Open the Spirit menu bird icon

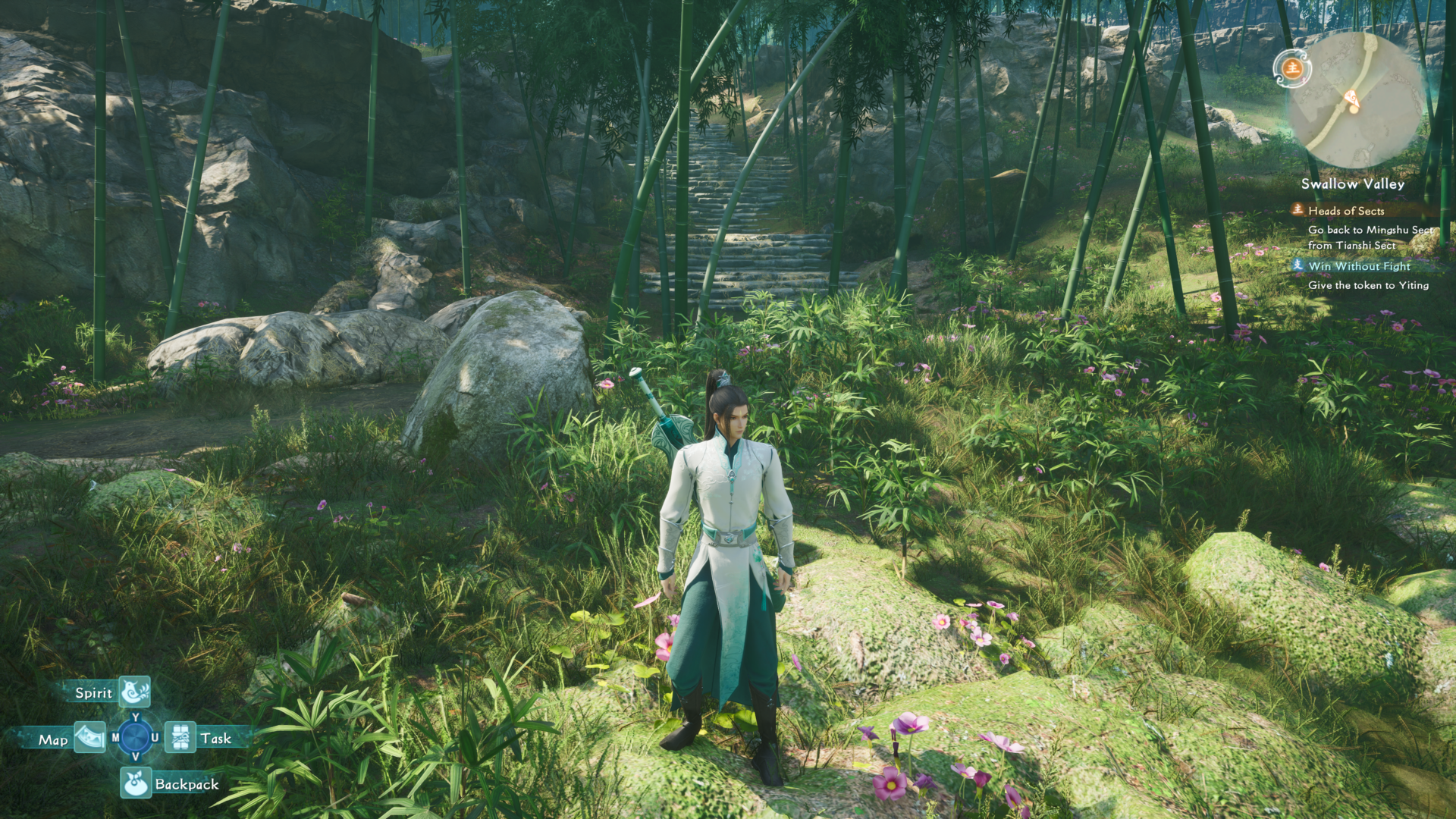pyautogui.click(x=135, y=692)
